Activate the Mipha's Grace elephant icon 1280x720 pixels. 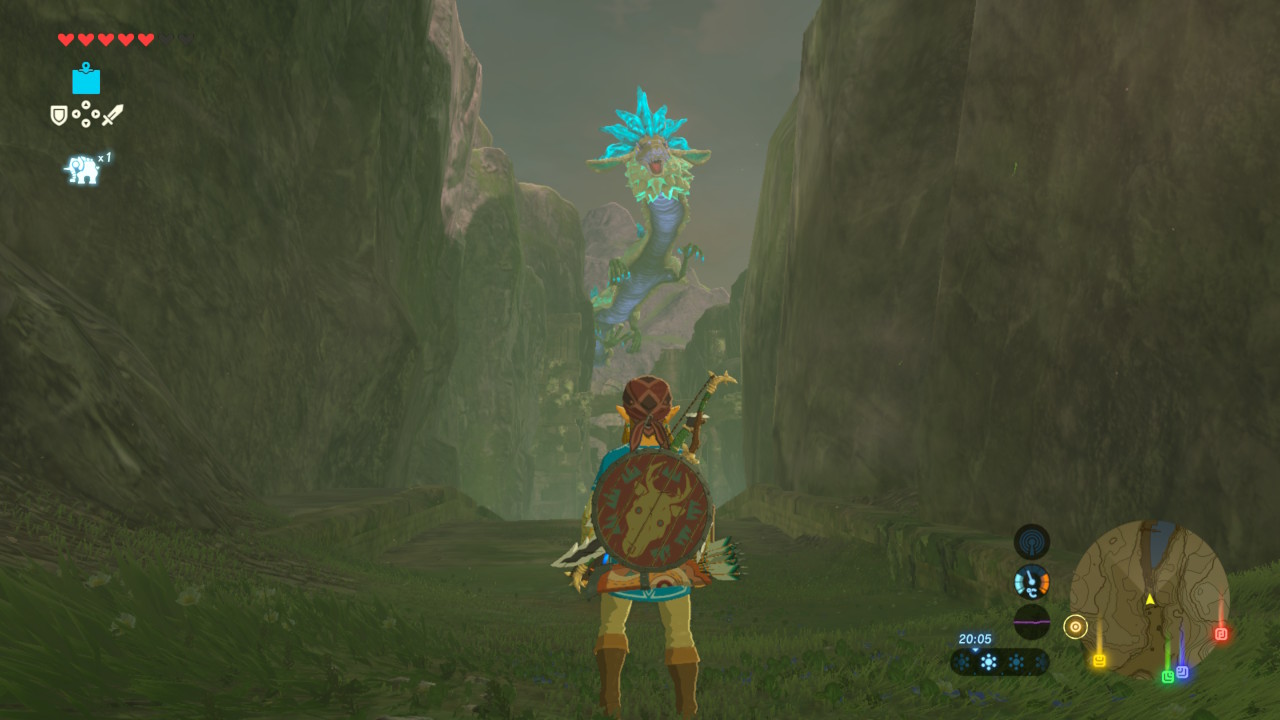(x=83, y=170)
